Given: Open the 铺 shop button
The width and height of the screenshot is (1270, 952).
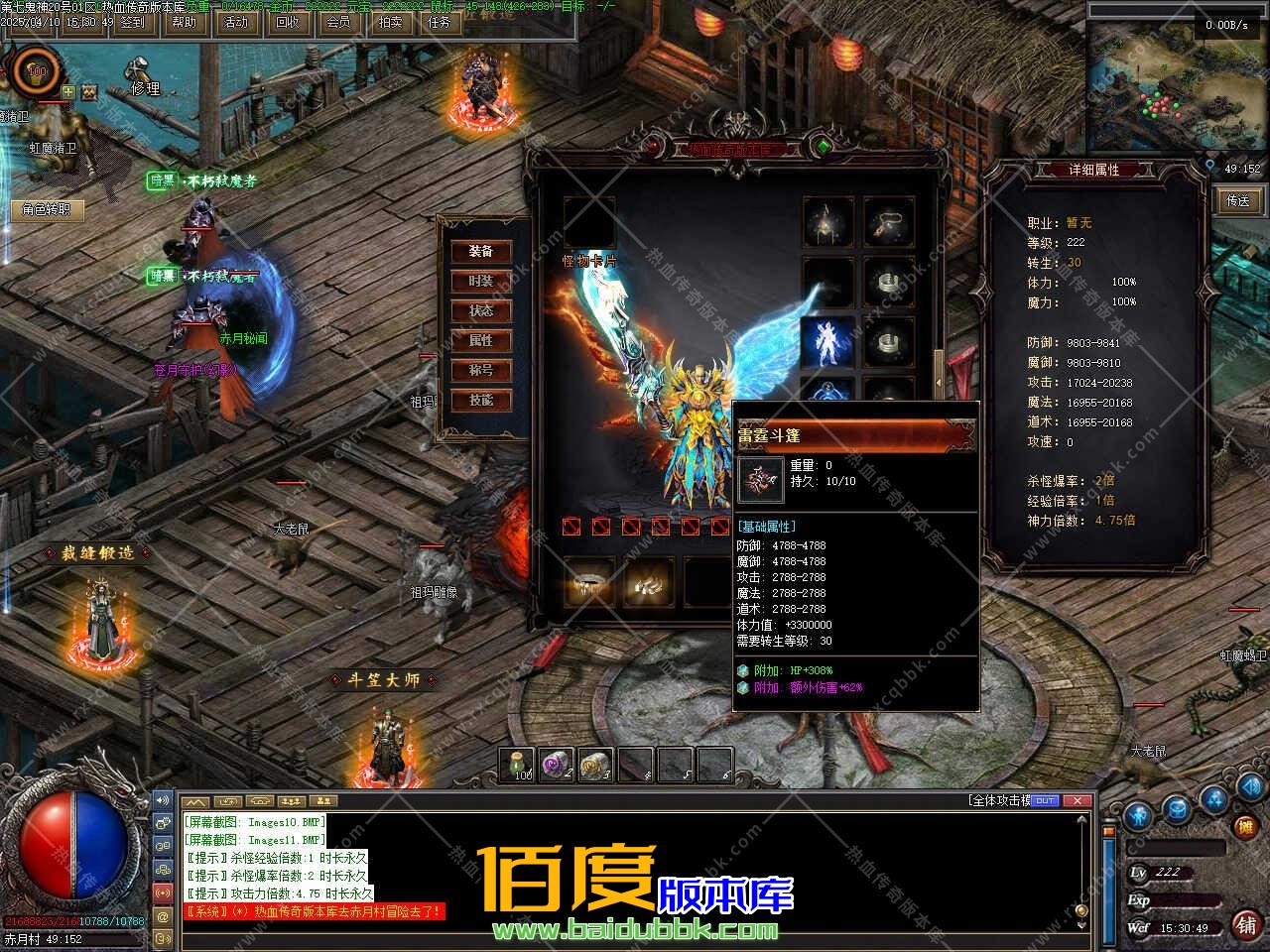Looking at the screenshot, I should pos(1245,924).
